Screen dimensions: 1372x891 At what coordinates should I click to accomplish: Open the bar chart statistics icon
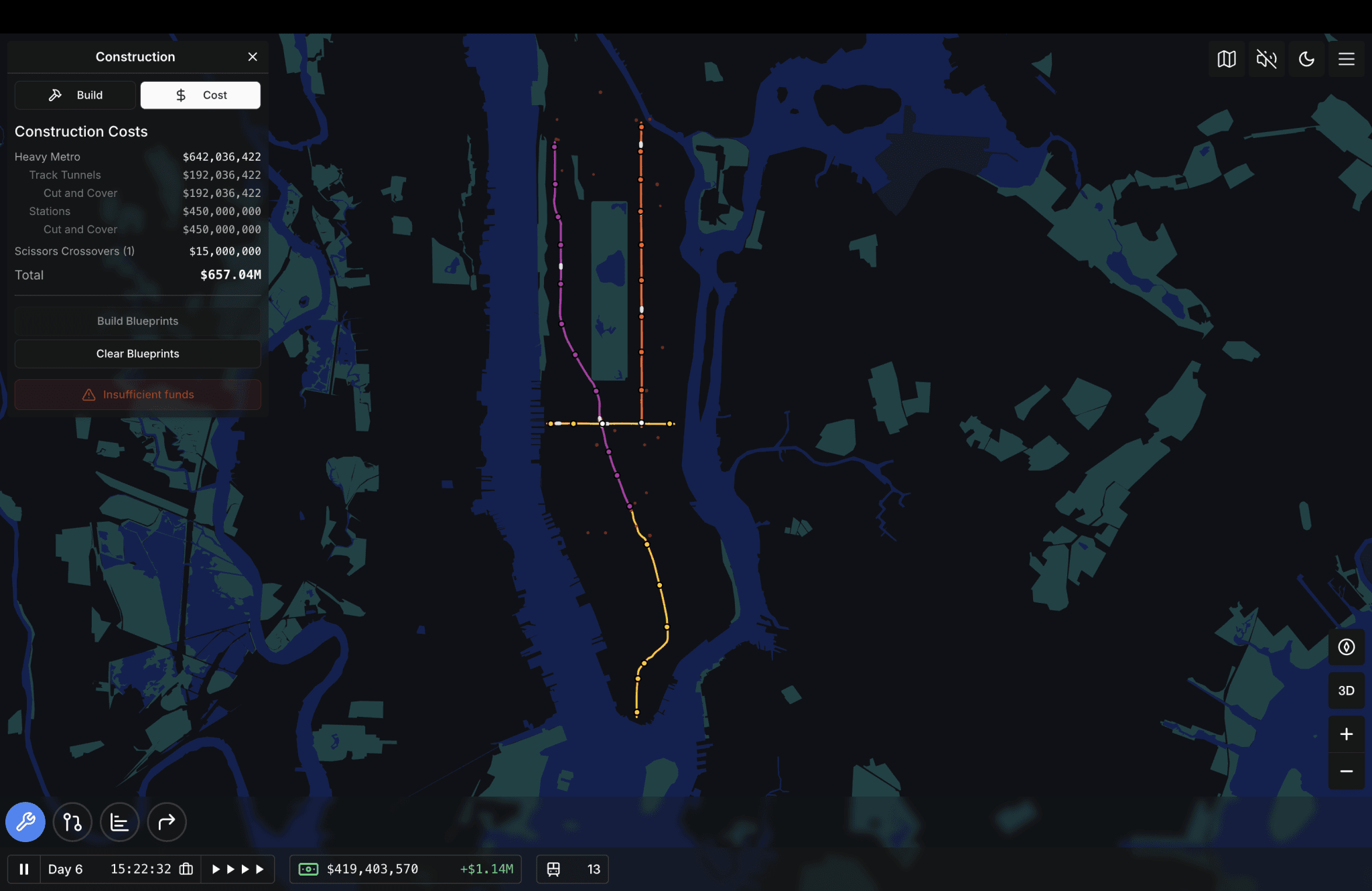tap(119, 822)
